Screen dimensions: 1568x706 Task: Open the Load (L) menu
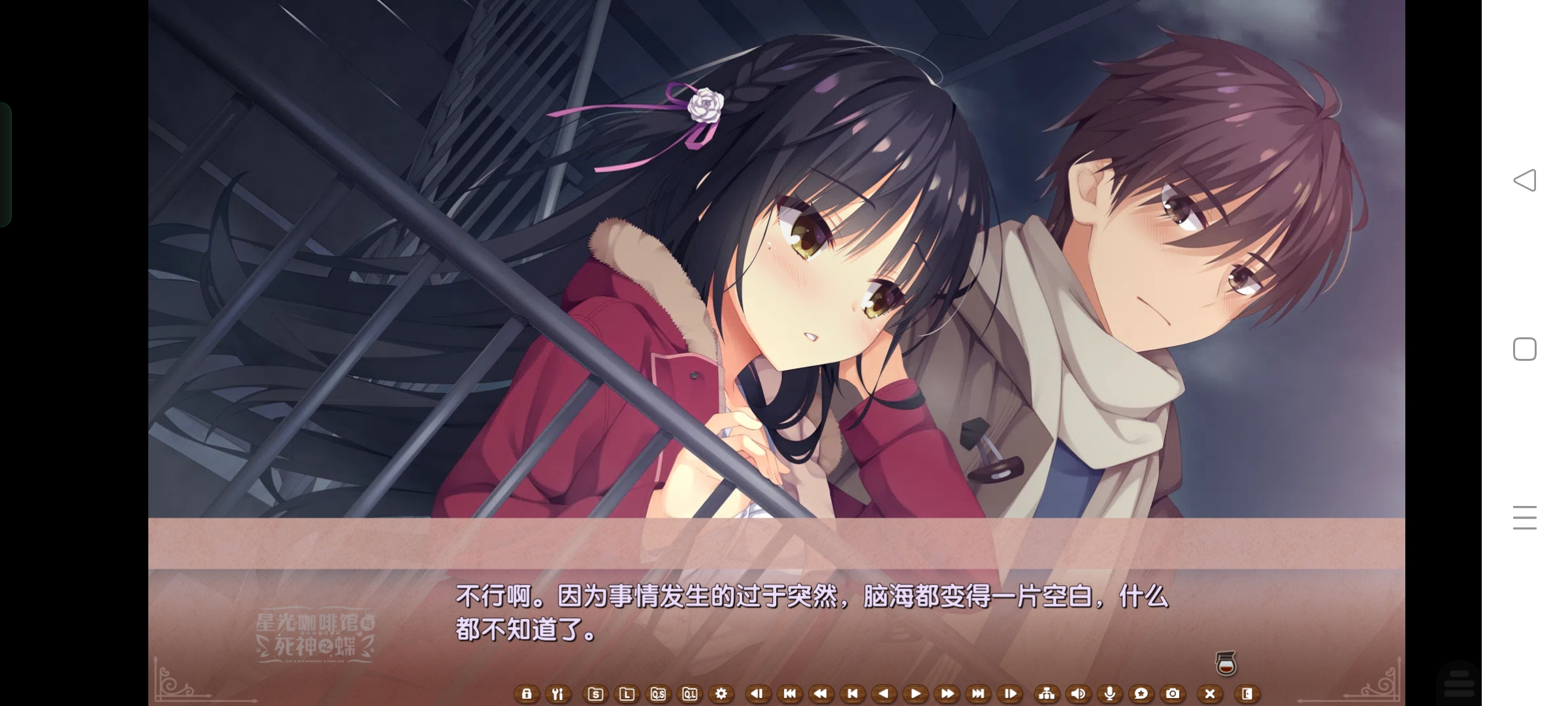point(627,694)
